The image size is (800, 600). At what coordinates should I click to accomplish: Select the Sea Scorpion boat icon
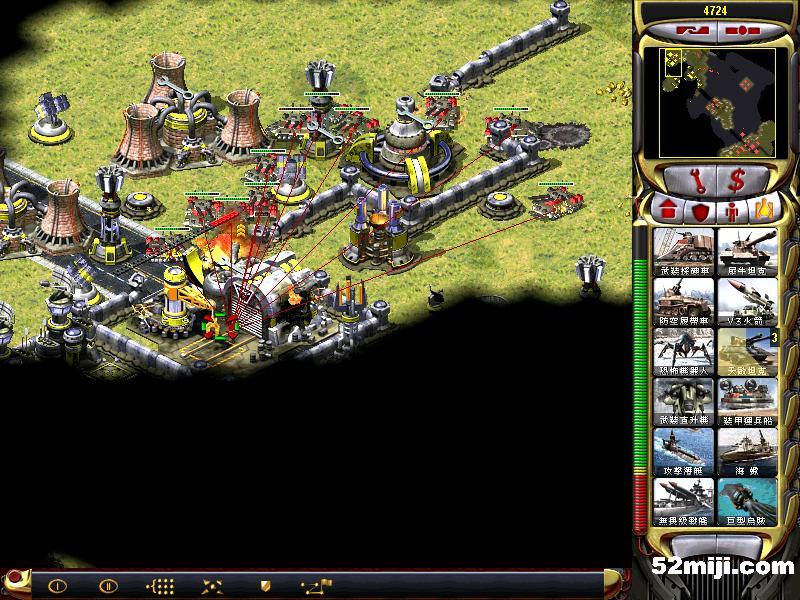pos(746,451)
